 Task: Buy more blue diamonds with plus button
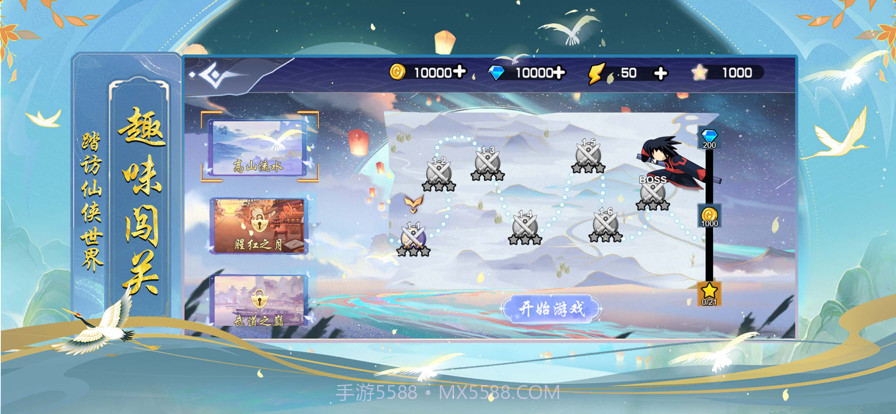[x=558, y=72]
